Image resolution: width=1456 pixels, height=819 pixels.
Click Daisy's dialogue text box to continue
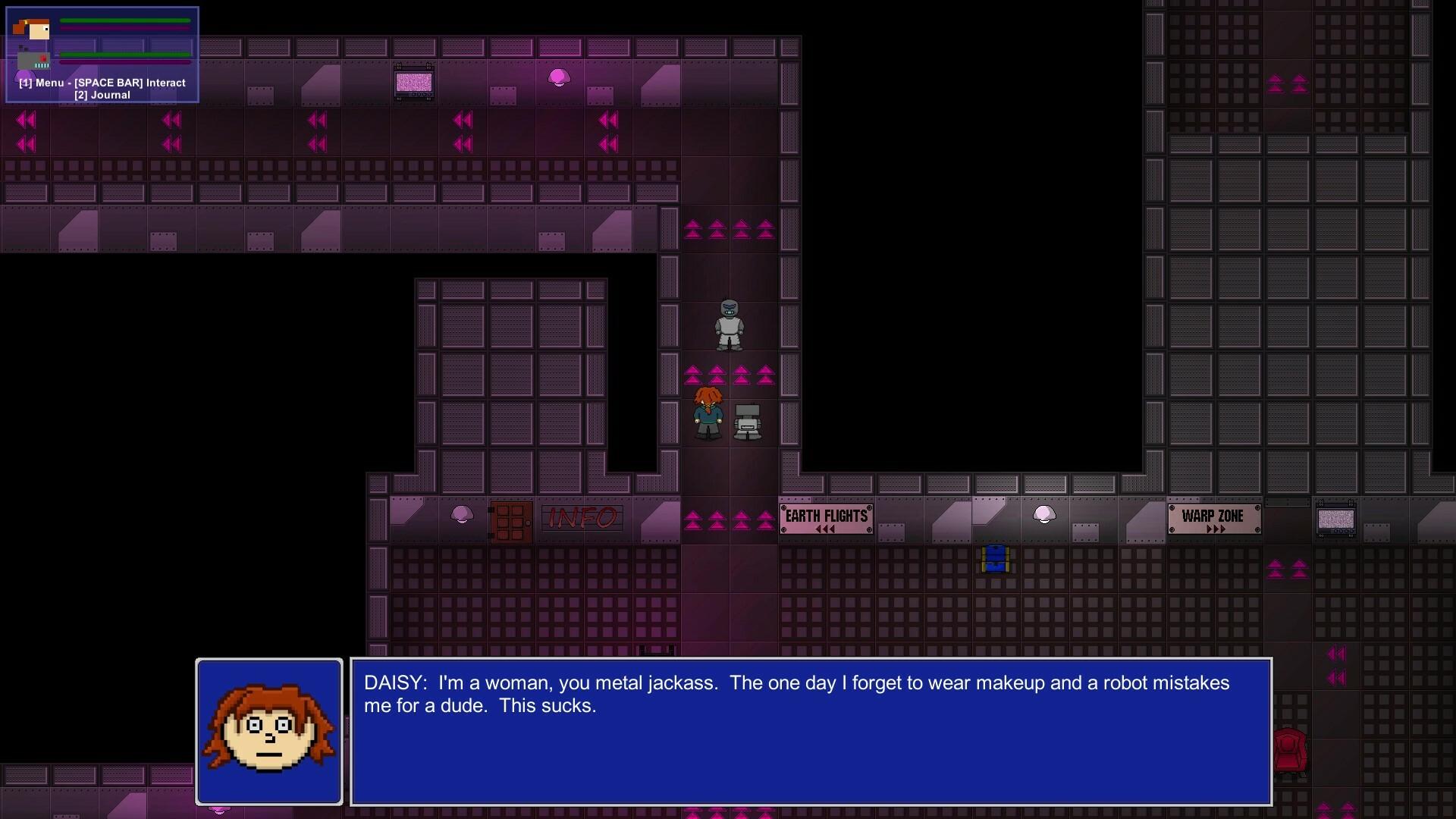click(x=811, y=732)
